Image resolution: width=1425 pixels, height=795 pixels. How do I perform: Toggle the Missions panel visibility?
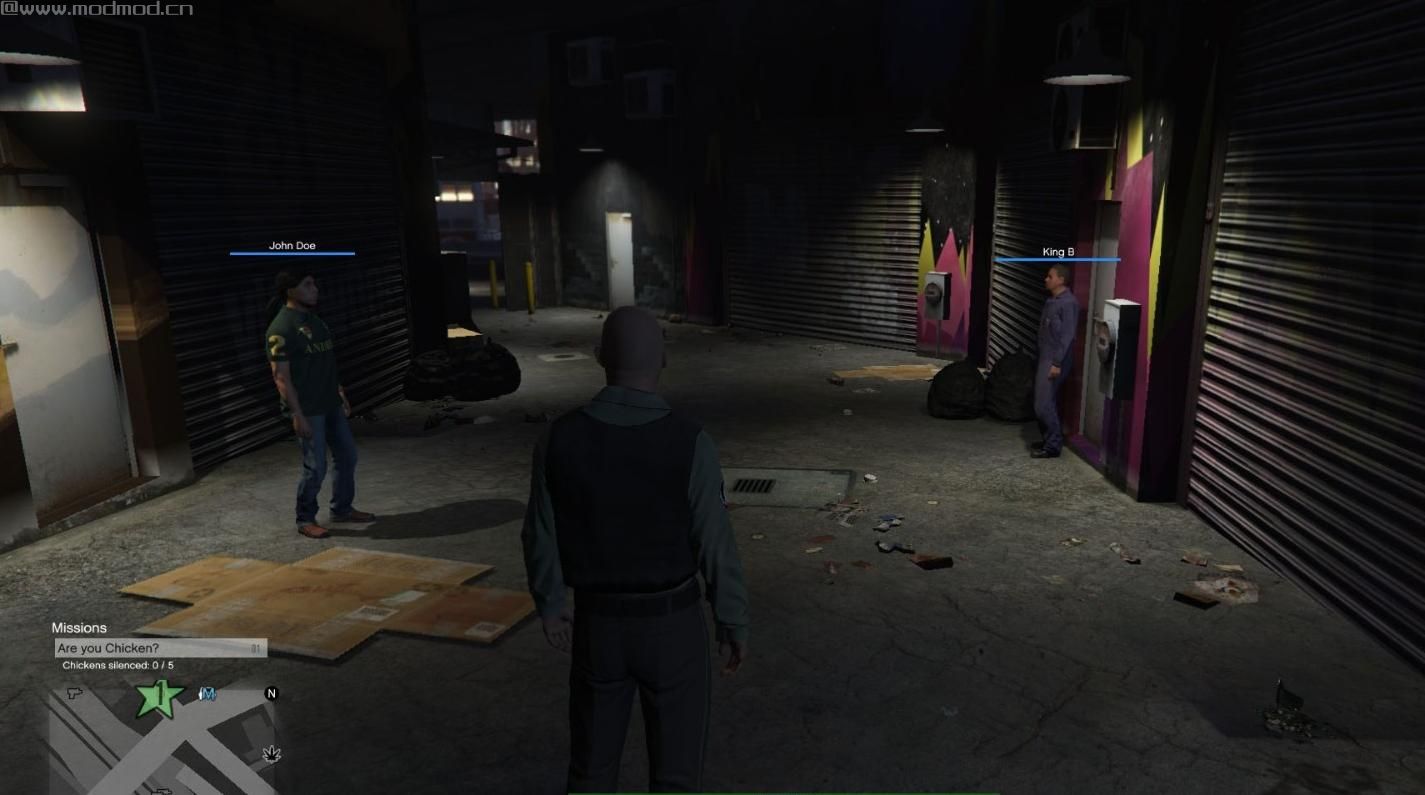80,628
